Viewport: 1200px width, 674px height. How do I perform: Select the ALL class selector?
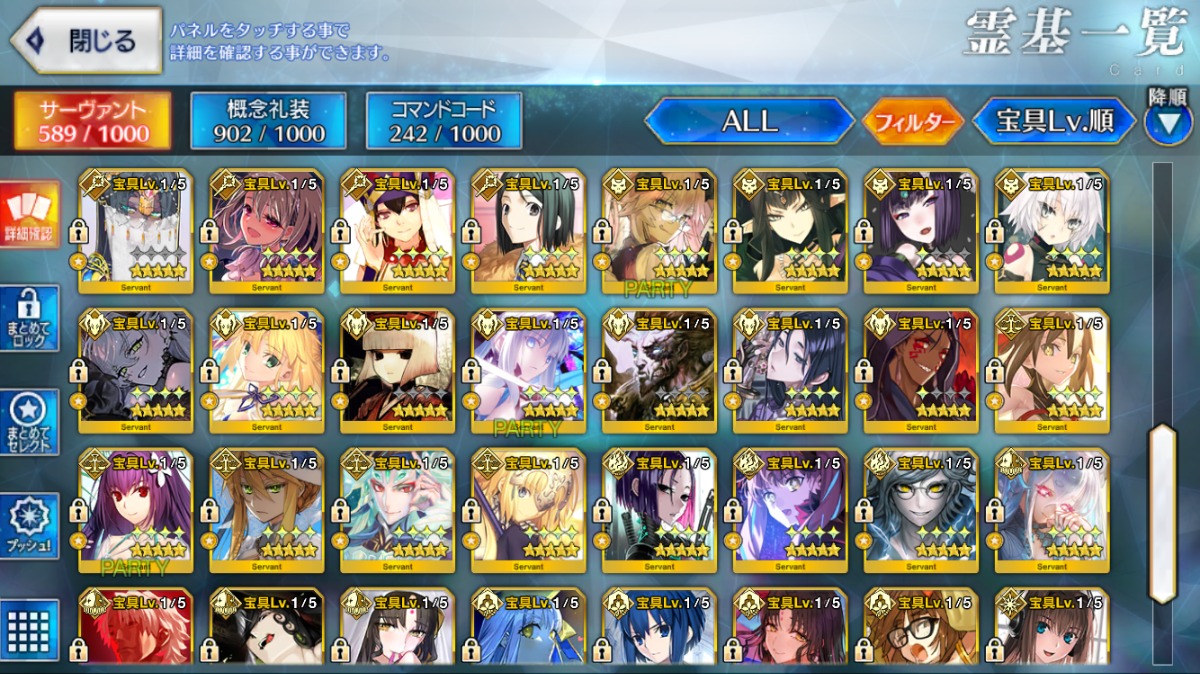[749, 121]
